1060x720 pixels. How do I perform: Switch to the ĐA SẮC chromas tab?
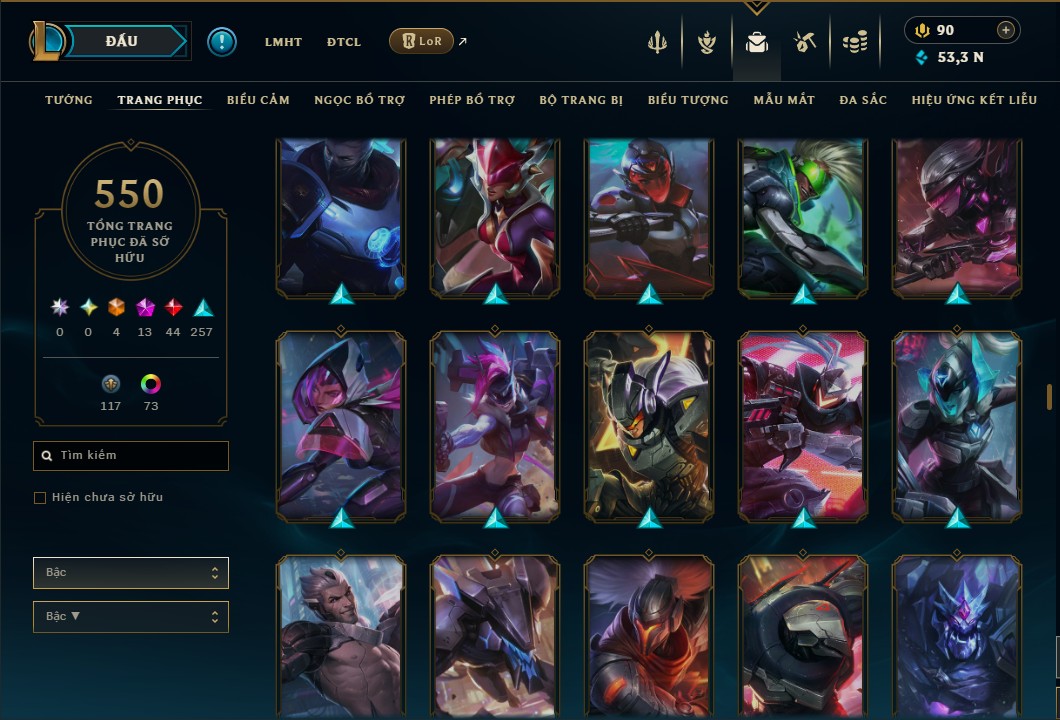pyautogui.click(x=863, y=100)
